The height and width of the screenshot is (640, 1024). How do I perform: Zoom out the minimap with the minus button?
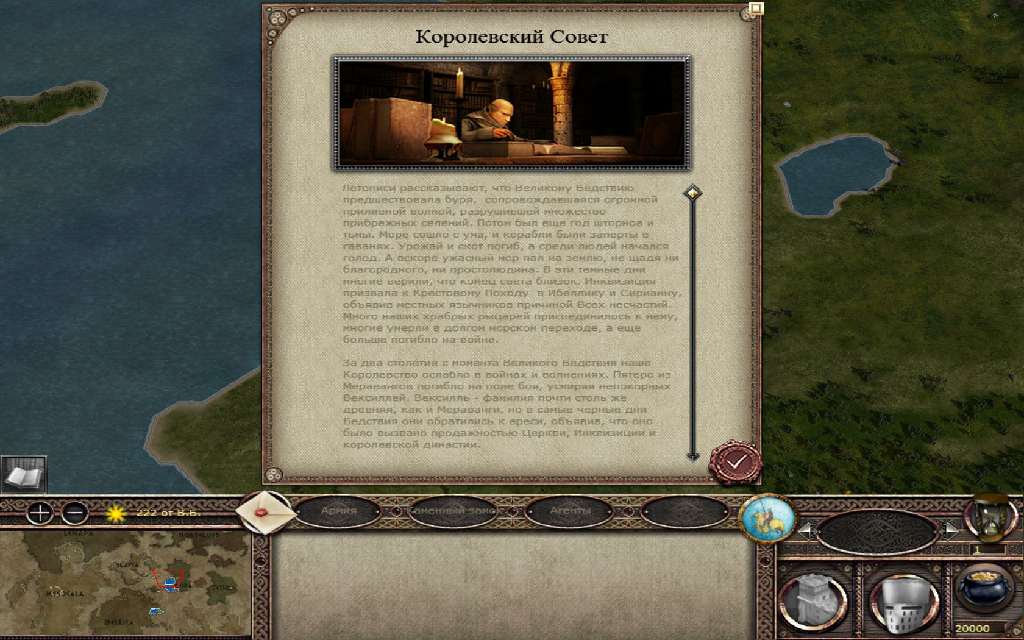[75, 514]
